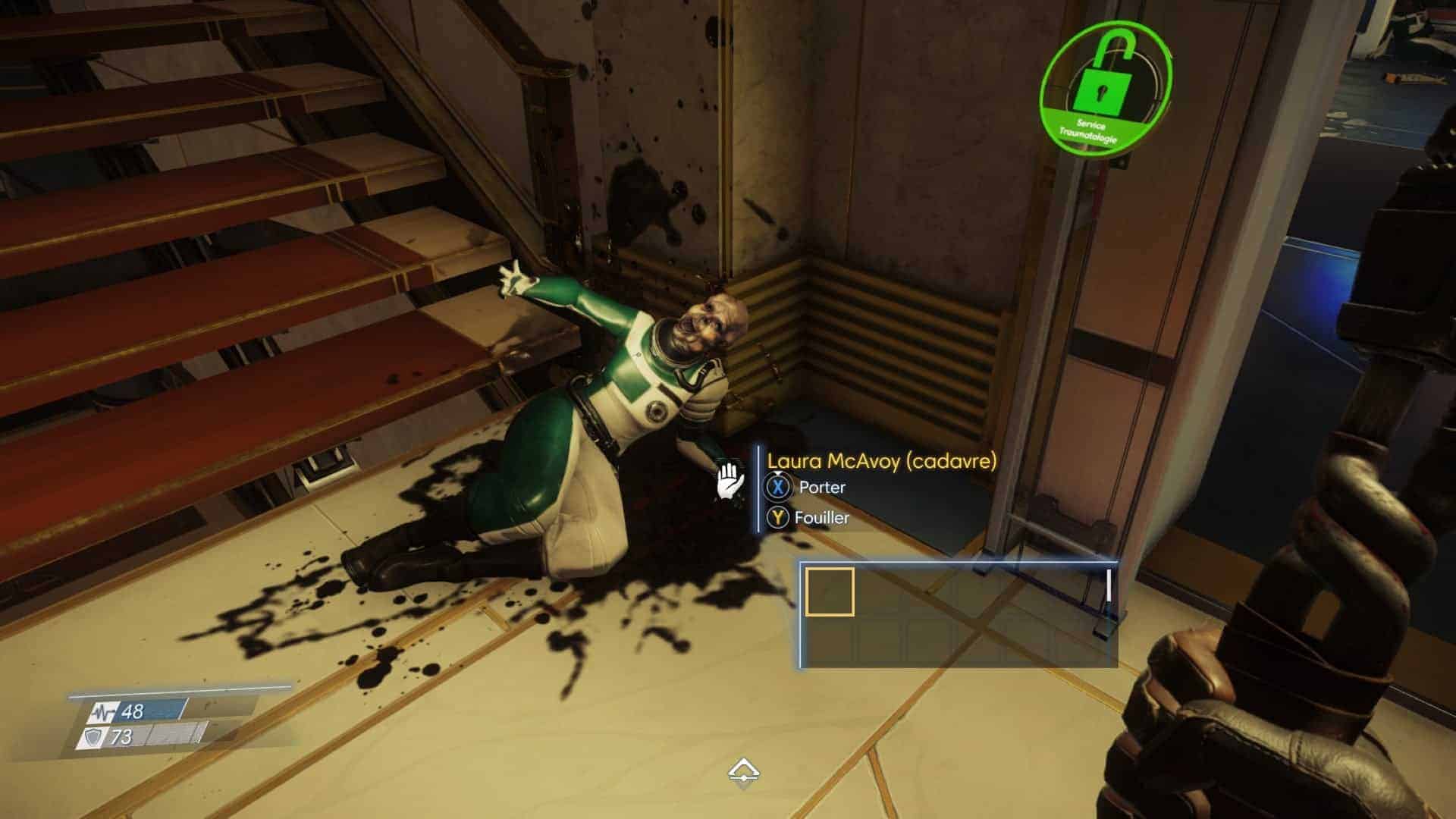Choose the Porter option for the corpse
This screenshot has width=1456, height=819.
pos(821,487)
